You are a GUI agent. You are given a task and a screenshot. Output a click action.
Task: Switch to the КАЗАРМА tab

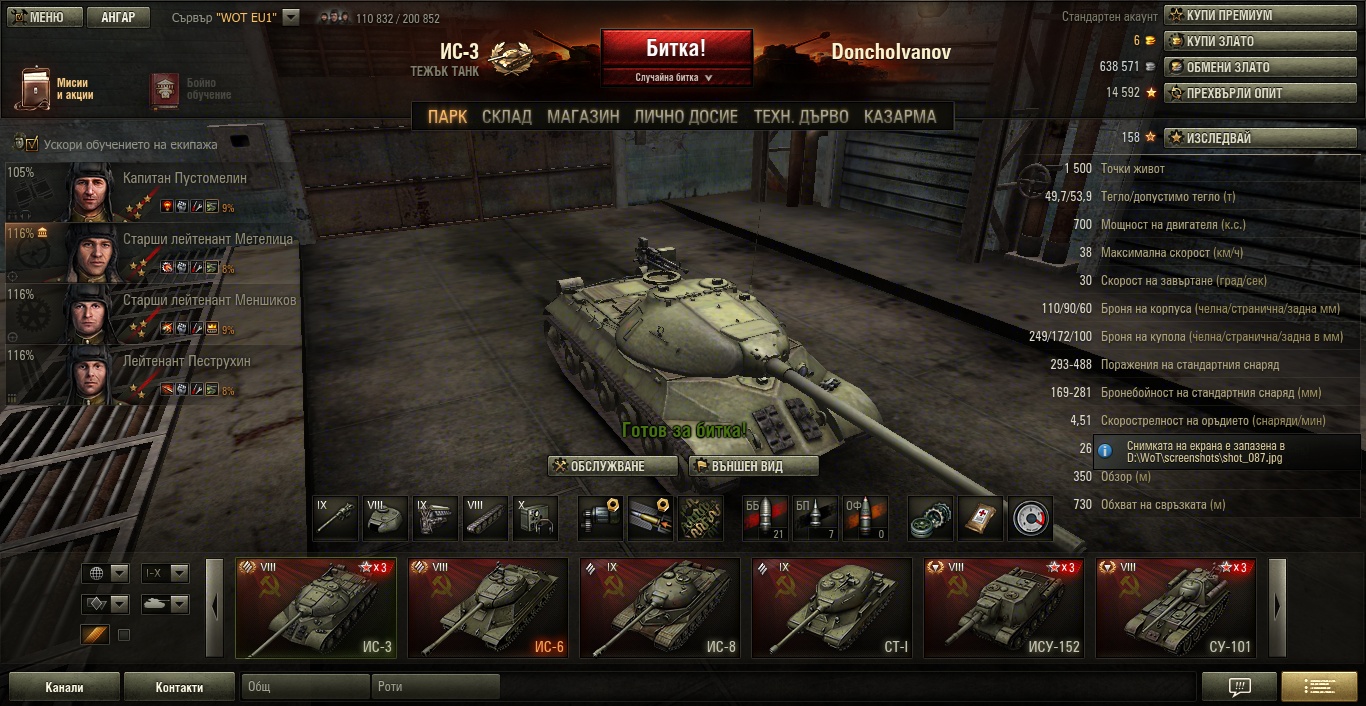point(900,116)
